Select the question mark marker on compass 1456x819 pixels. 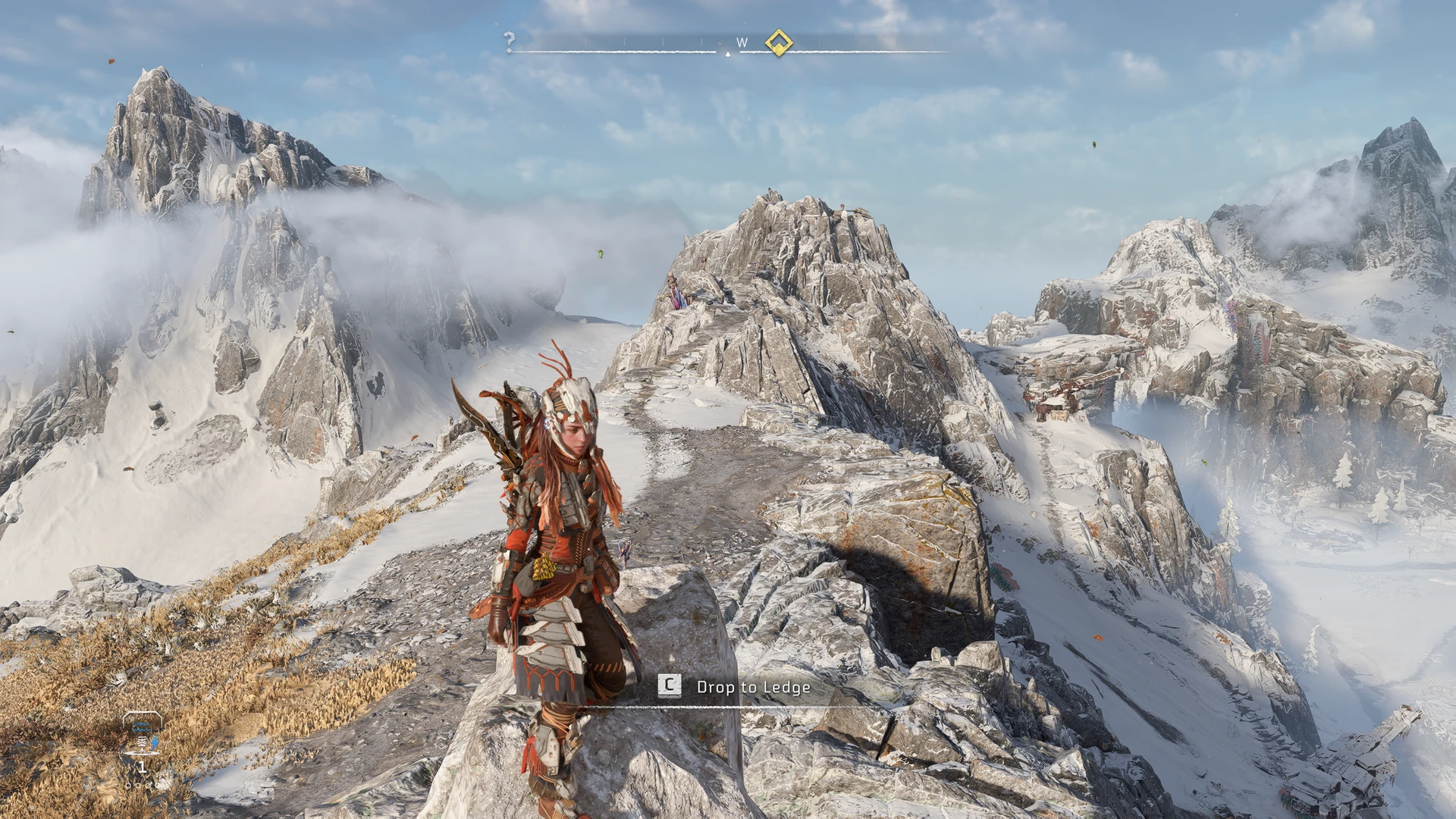click(x=510, y=41)
